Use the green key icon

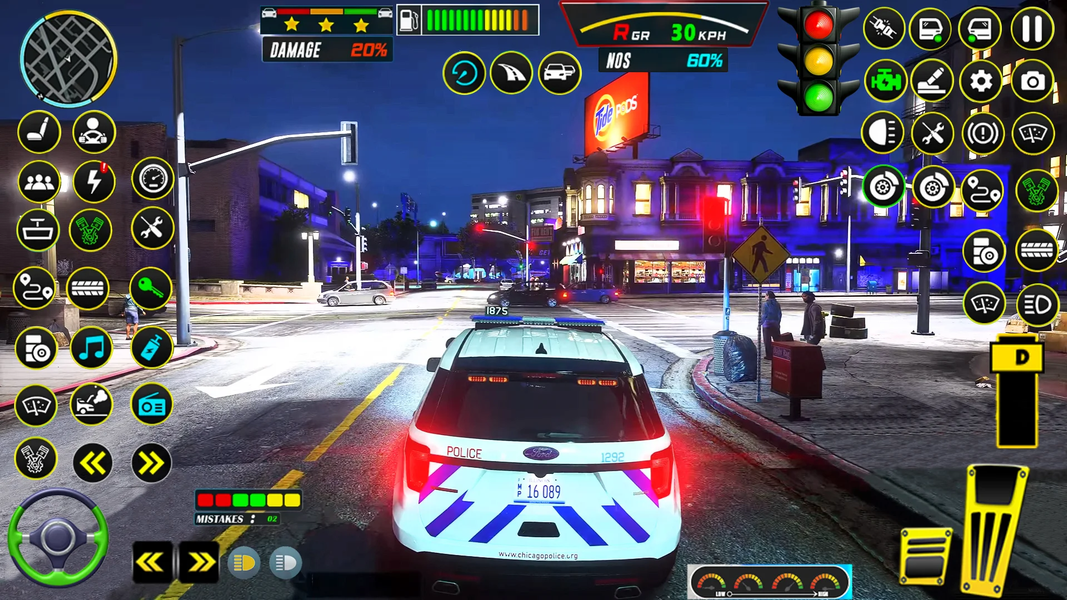[151, 289]
